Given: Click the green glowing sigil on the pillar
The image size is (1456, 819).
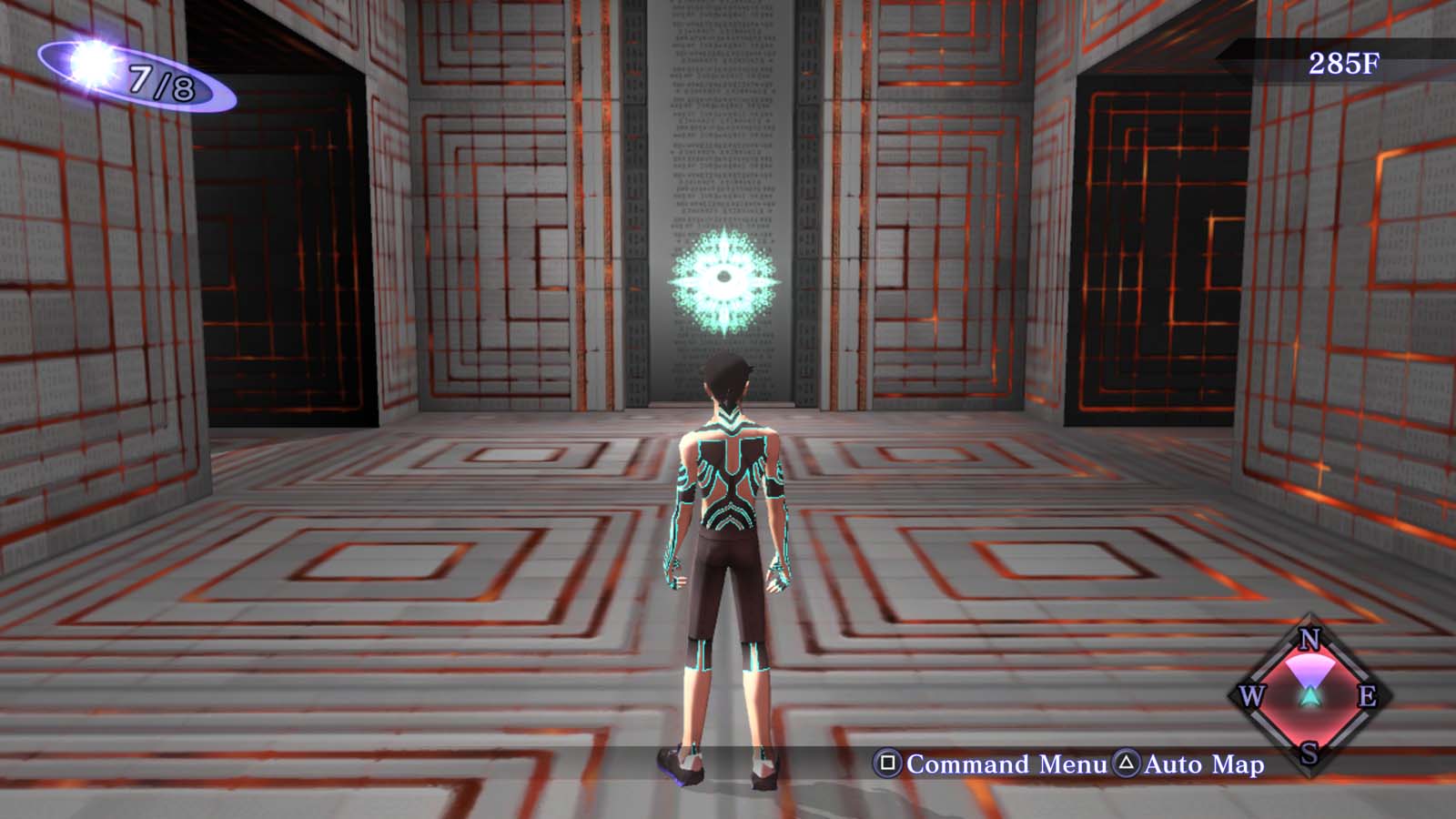Looking at the screenshot, I should (x=723, y=282).
